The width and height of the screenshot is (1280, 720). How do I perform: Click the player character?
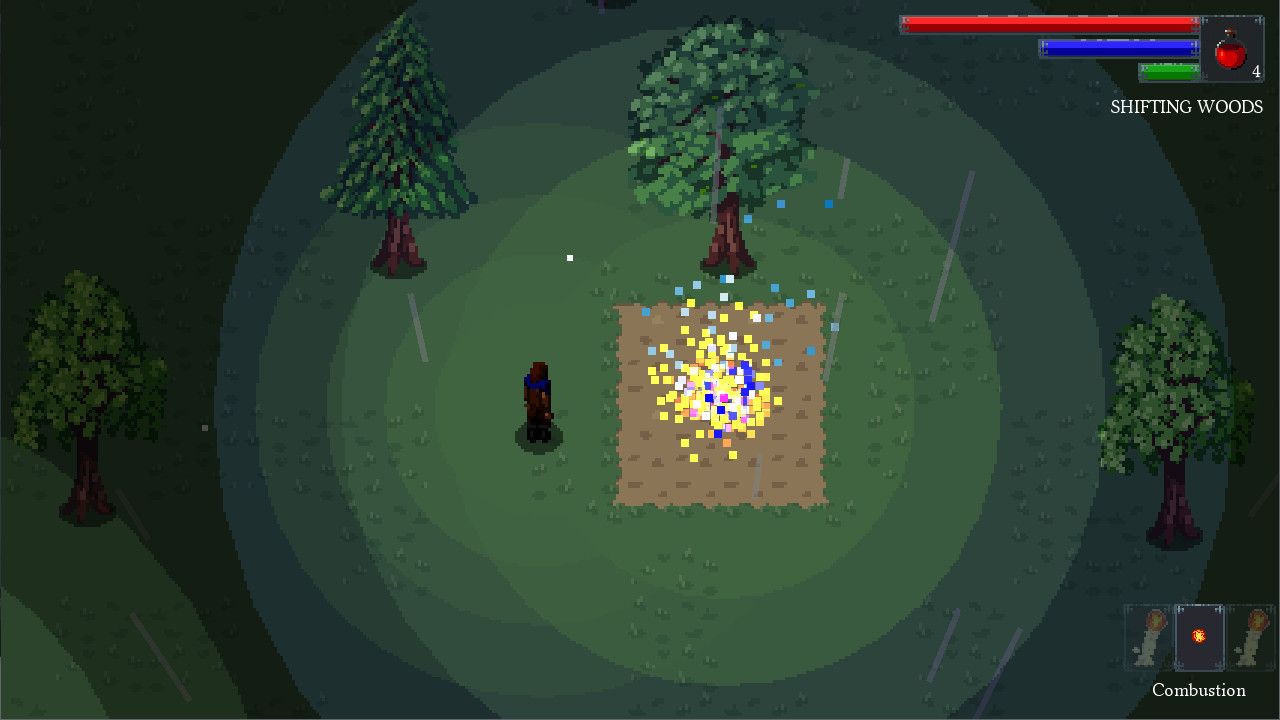pyautogui.click(x=536, y=400)
